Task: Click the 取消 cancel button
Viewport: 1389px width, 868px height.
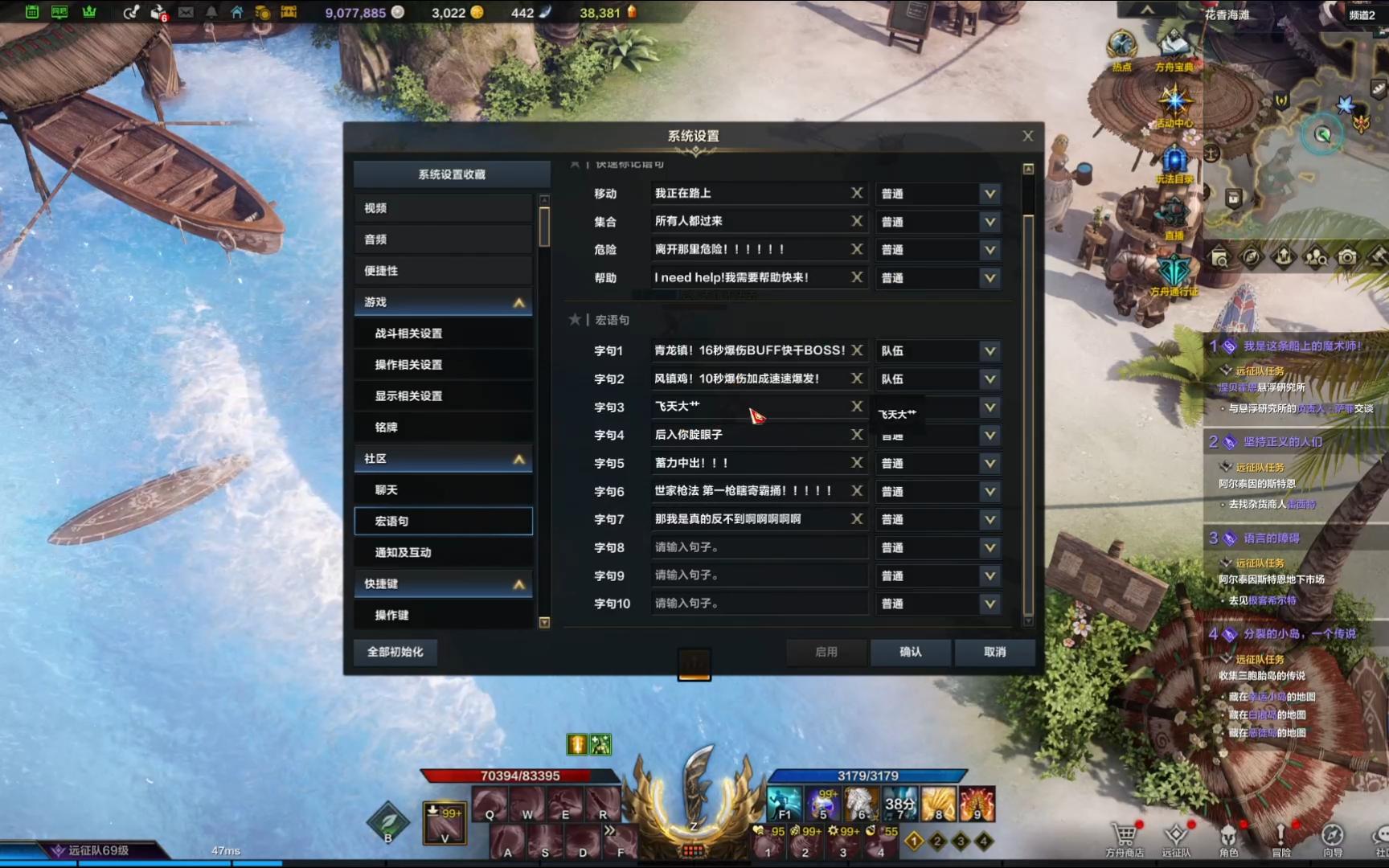Action: coord(994,653)
